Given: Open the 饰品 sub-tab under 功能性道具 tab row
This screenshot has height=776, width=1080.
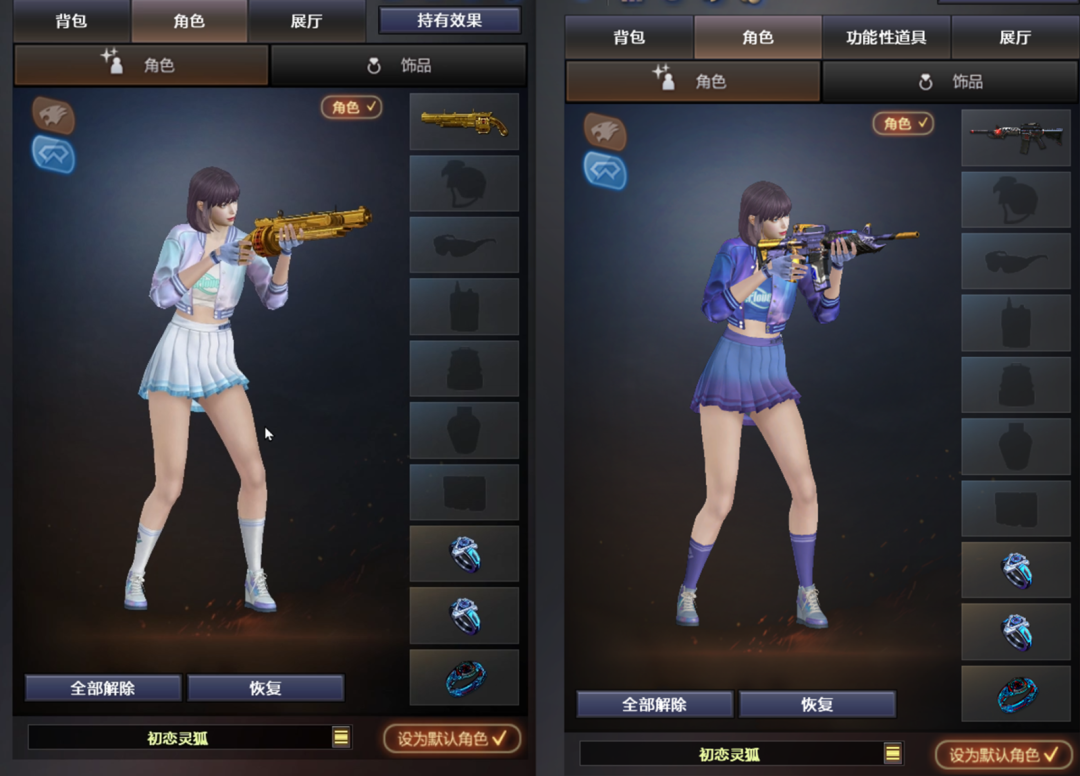Looking at the screenshot, I should [950, 82].
